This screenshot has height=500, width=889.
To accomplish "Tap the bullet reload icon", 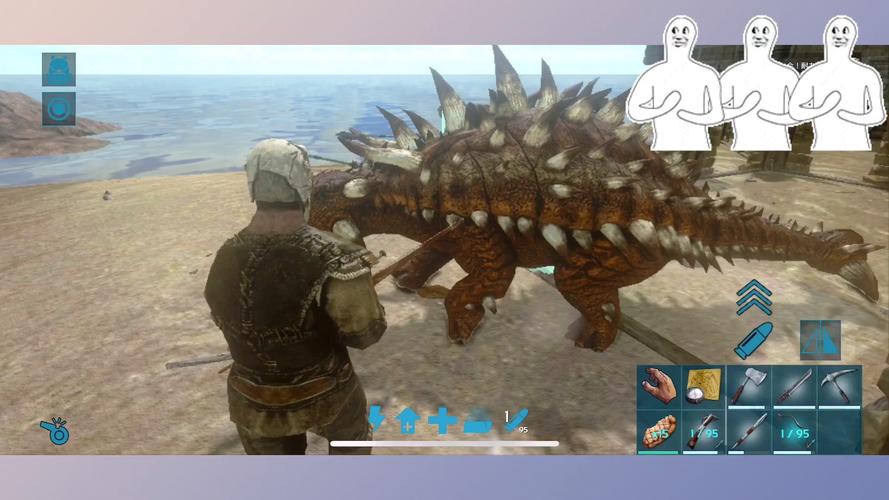I will (x=752, y=339).
